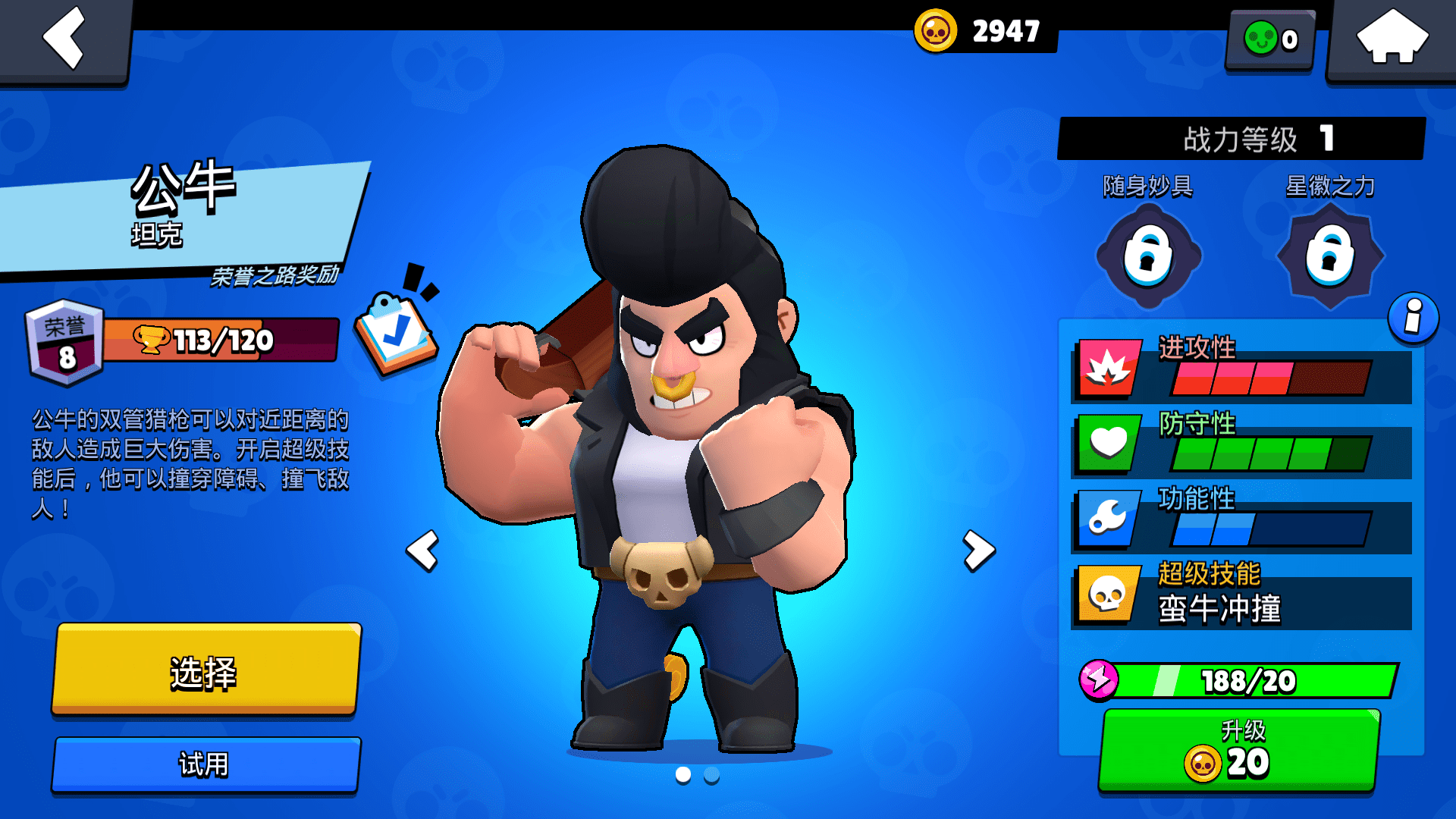This screenshot has width=1456, height=819.
Task: Open the green skull currency counter
Action: pos(1271,39)
